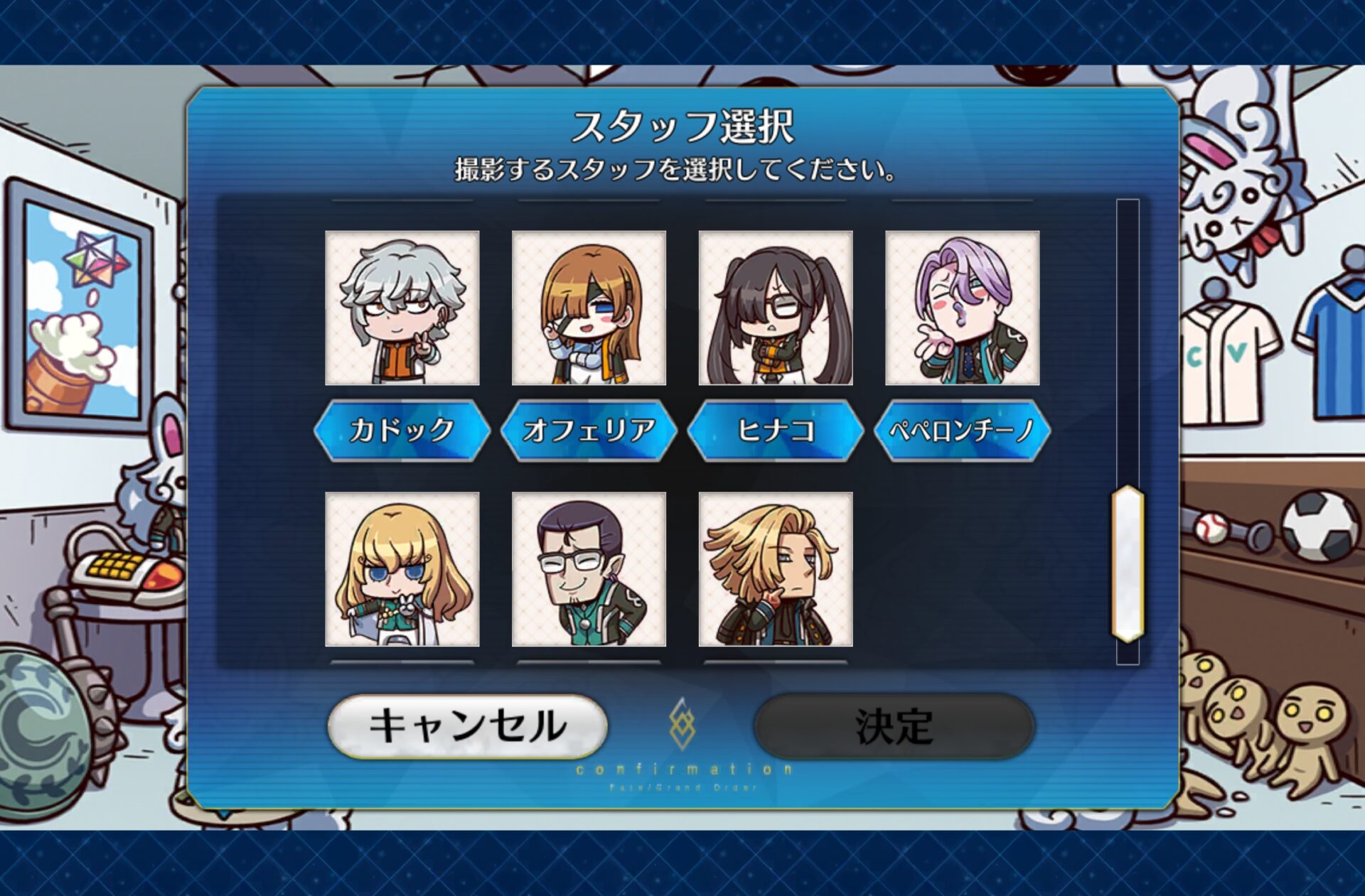Cancel with the キャンセル button
The image size is (1365, 896).
(467, 725)
